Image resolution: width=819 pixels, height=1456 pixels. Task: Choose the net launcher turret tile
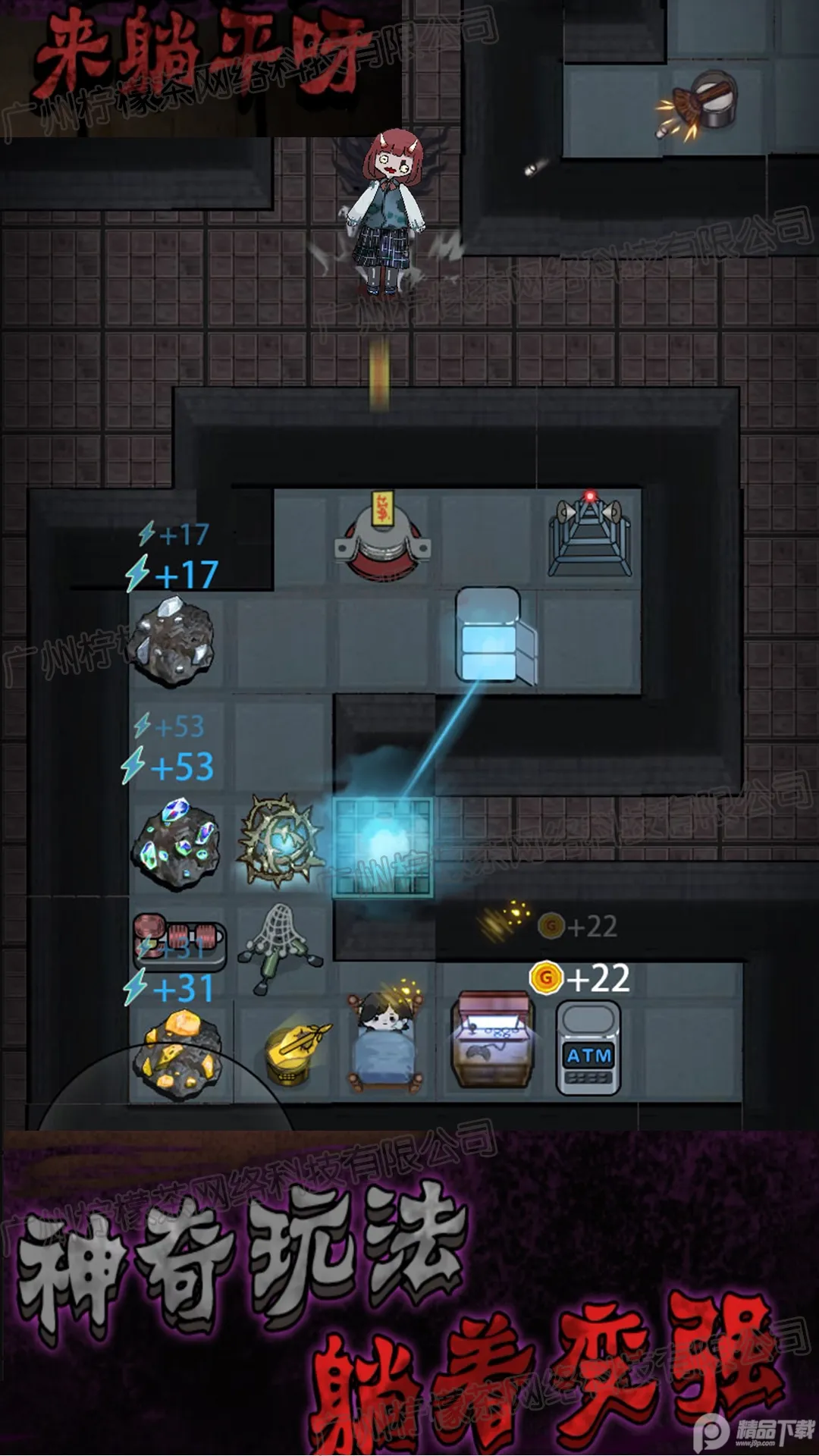(x=281, y=947)
